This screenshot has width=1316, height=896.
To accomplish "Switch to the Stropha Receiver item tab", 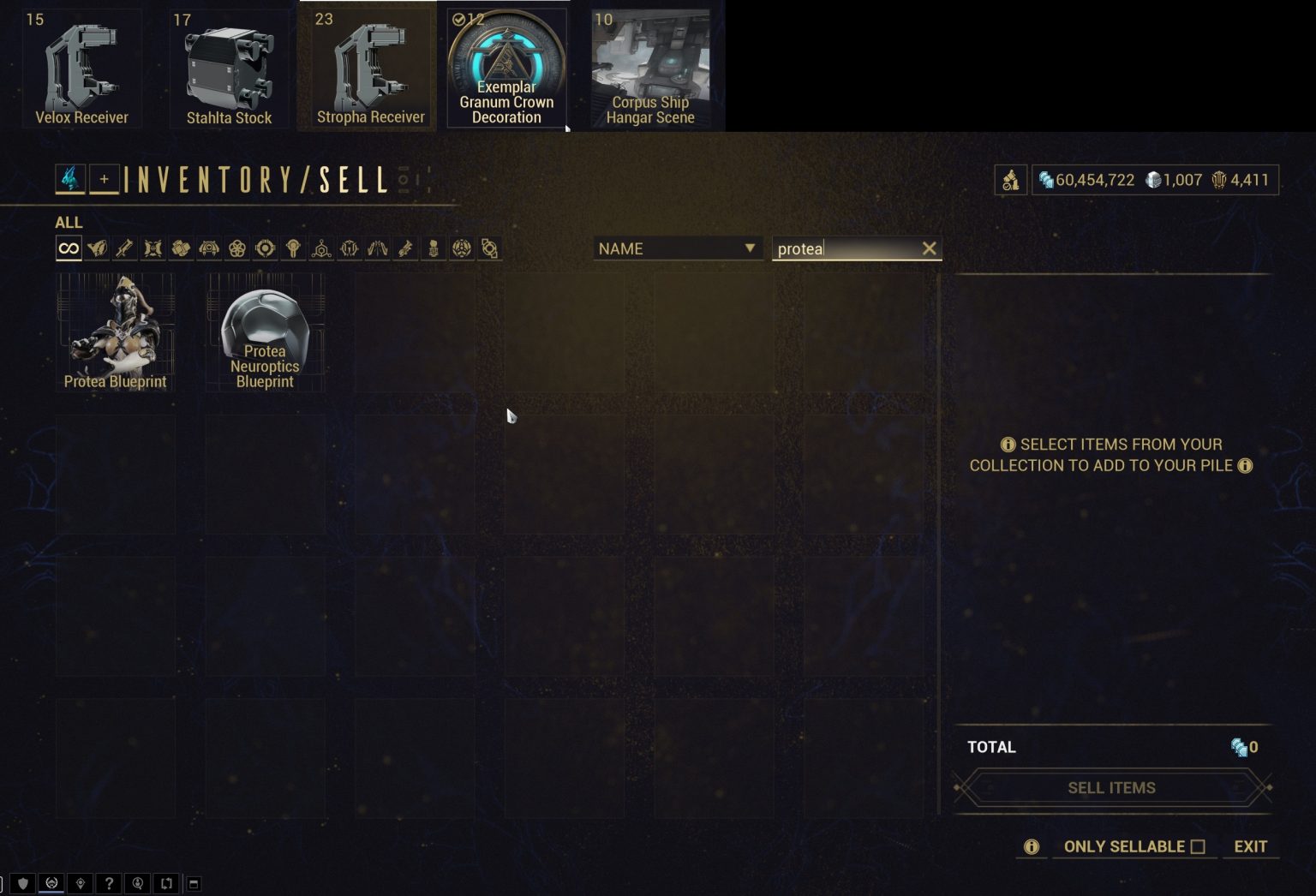I will pos(367,66).
